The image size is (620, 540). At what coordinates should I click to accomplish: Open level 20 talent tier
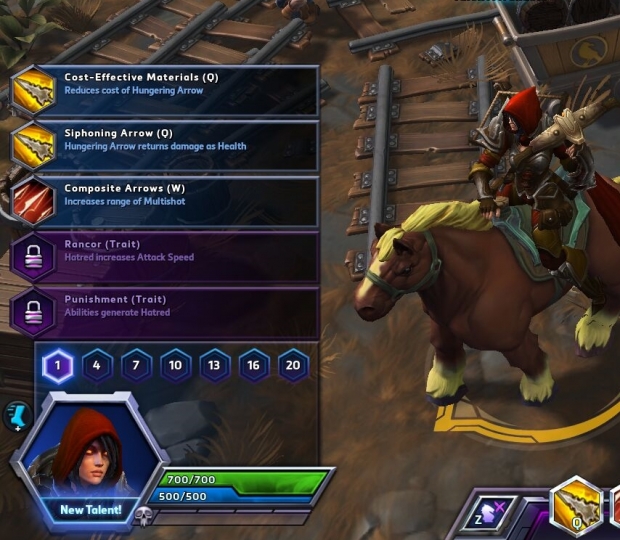(x=293, y=366)
